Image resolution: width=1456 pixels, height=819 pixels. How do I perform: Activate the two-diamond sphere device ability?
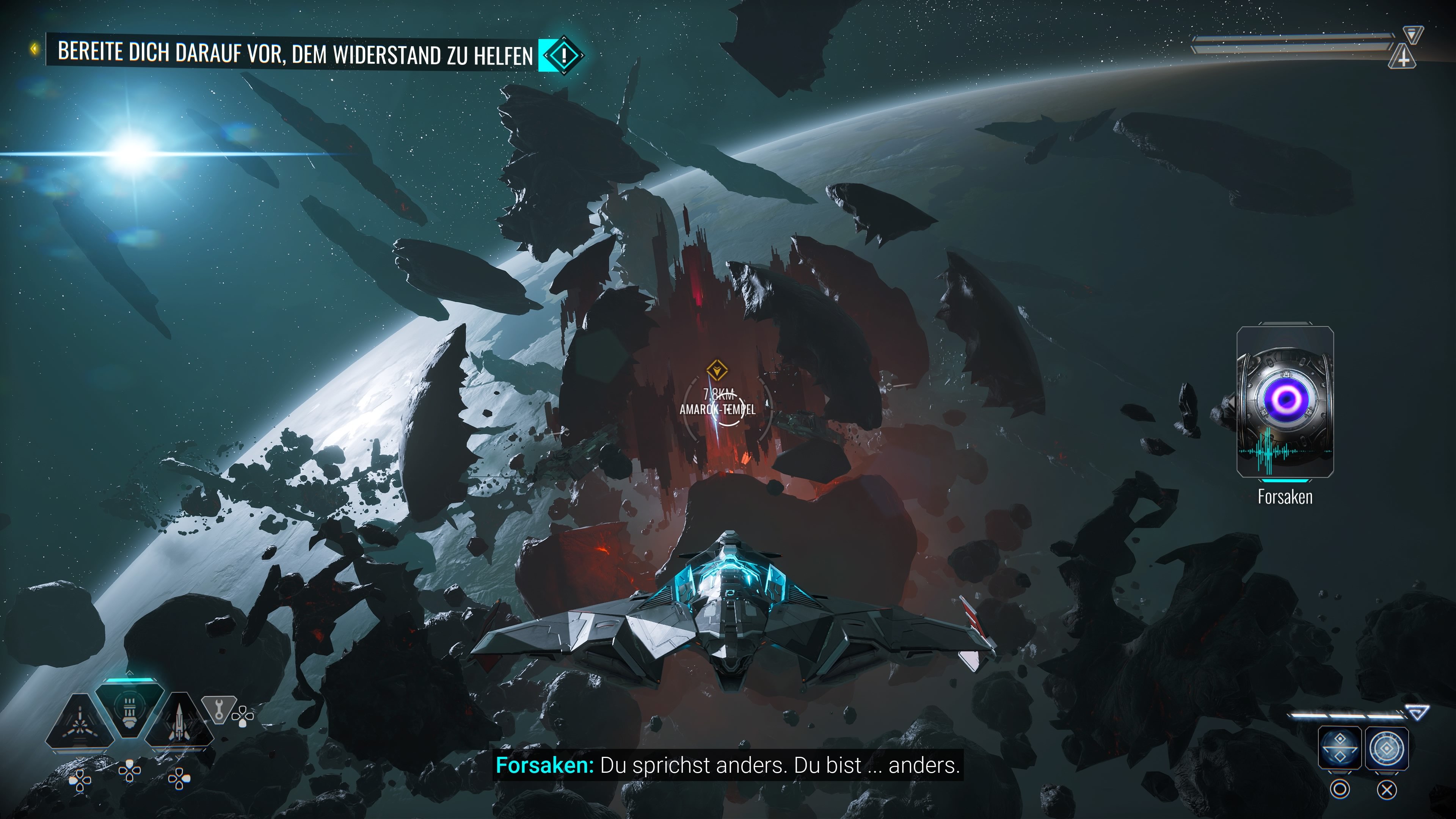pos(1339,748)
